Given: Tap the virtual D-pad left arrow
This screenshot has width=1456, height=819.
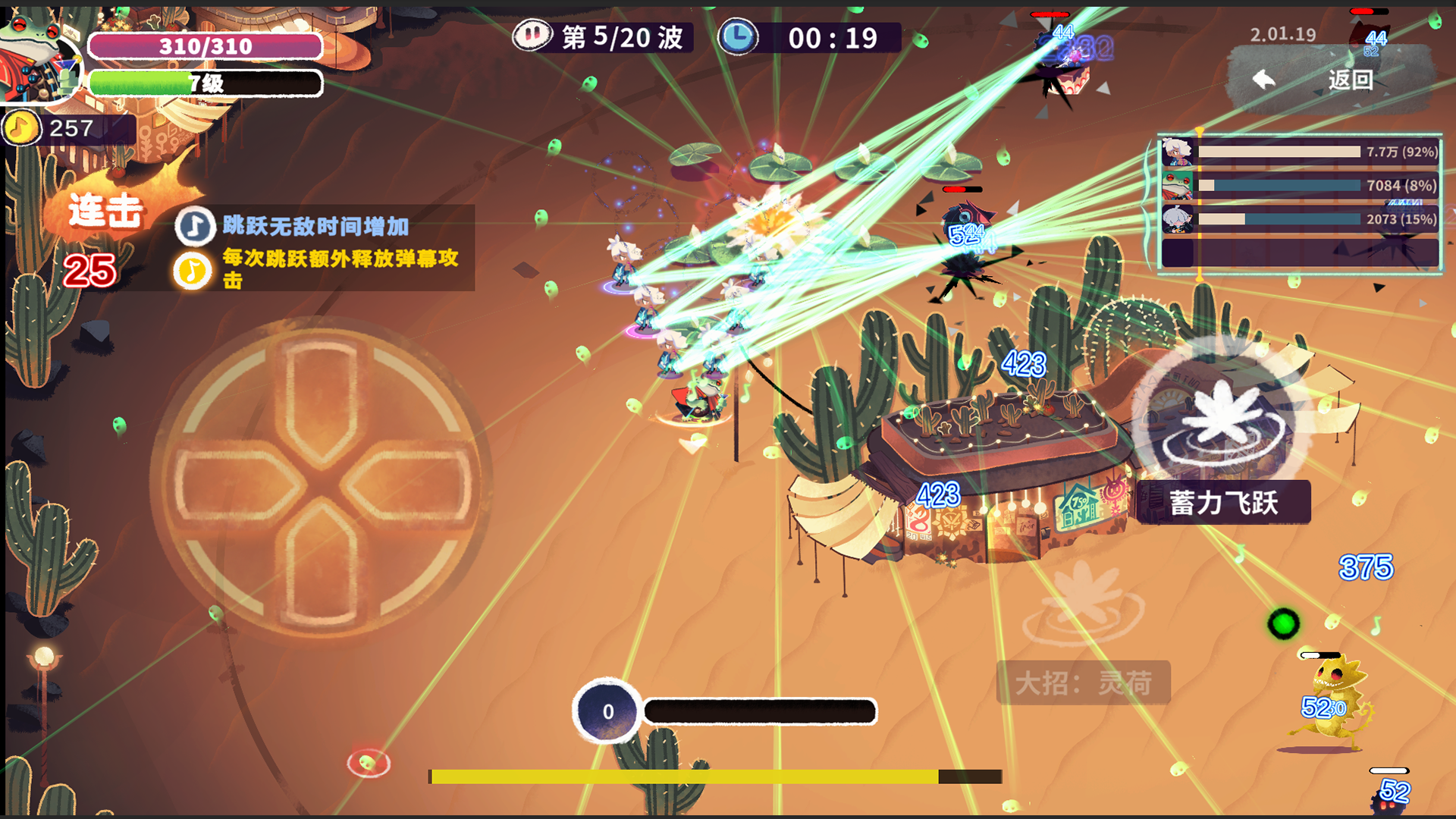Looking at the screenshot, I should click(x=237, y=484).
